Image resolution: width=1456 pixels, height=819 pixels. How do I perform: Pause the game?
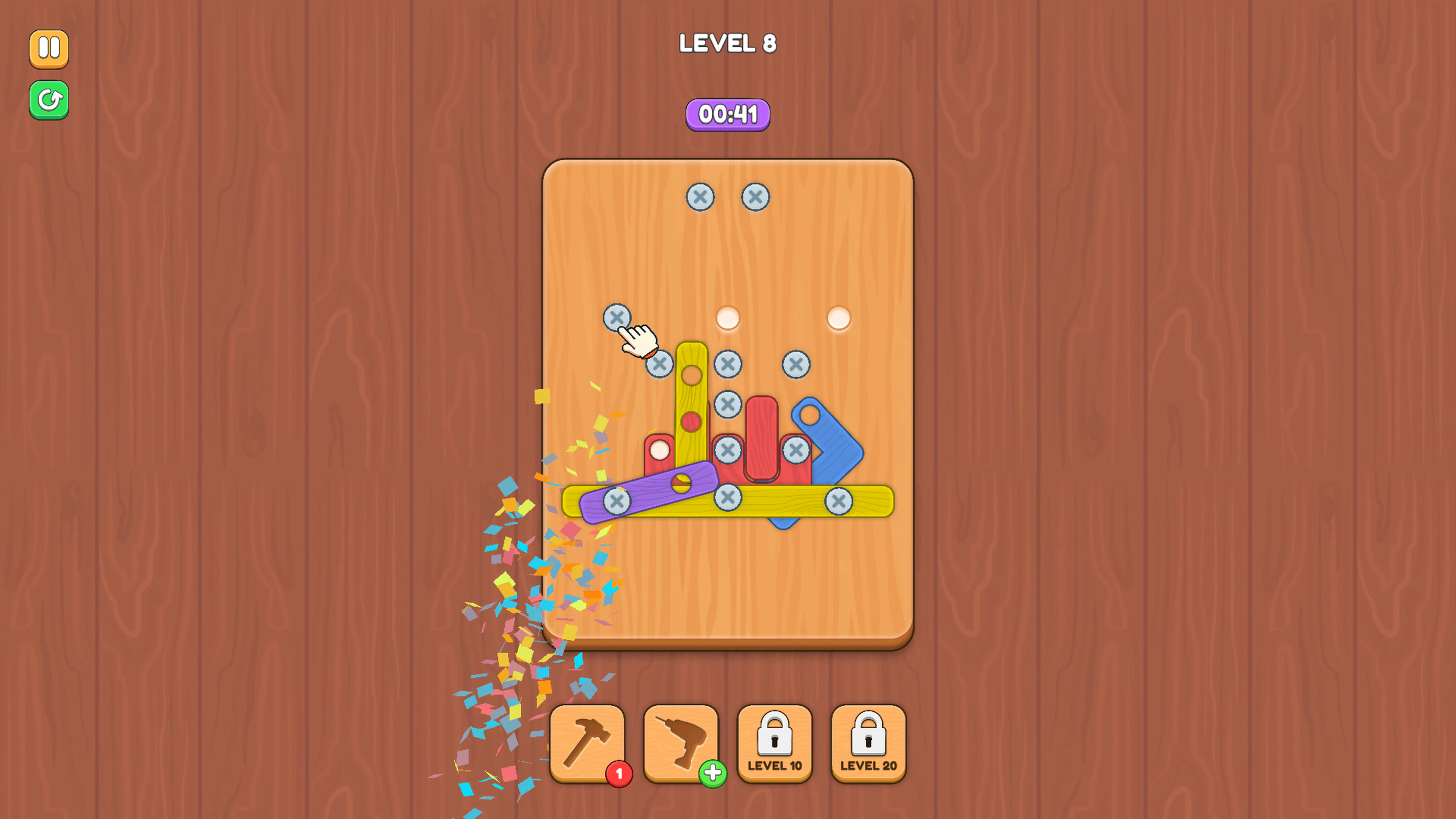[x=49, y=49]
